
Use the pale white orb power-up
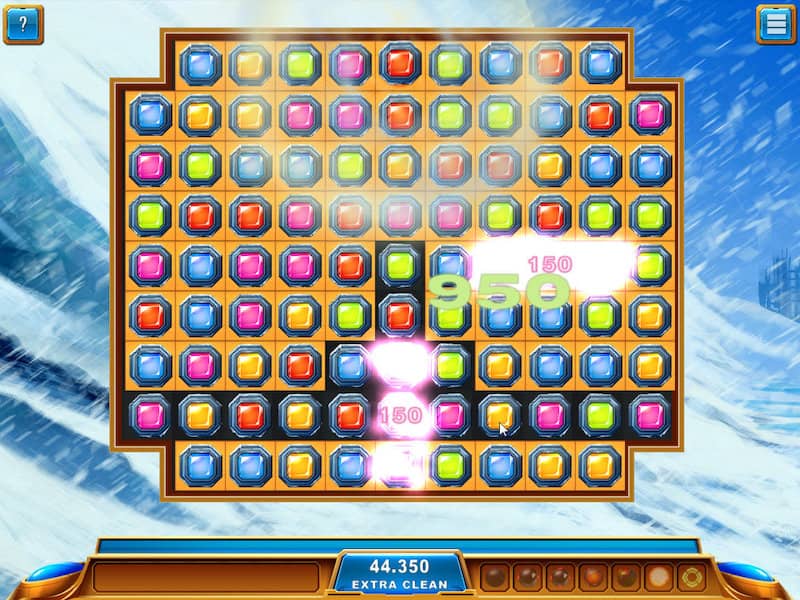coord(658,577)
